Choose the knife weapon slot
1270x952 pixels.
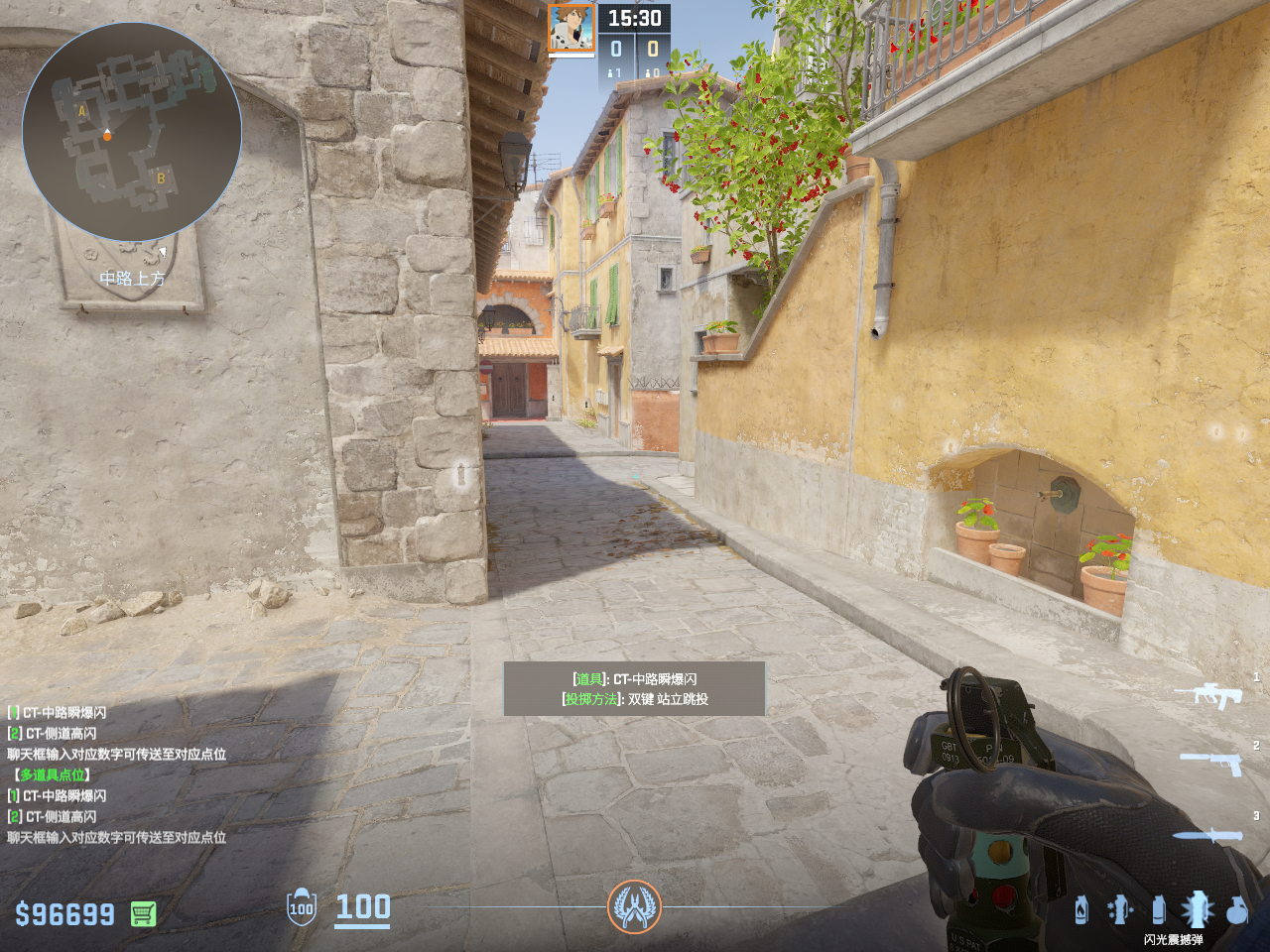[1207, 836]
